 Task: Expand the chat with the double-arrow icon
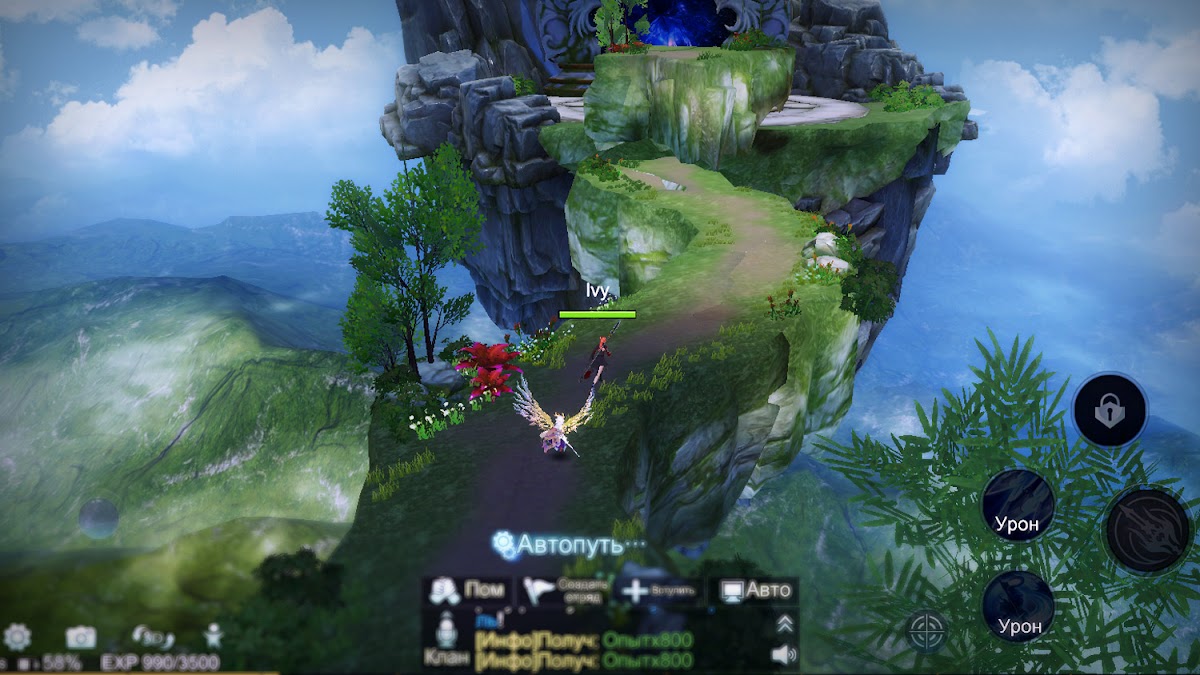tap(785, 624)
